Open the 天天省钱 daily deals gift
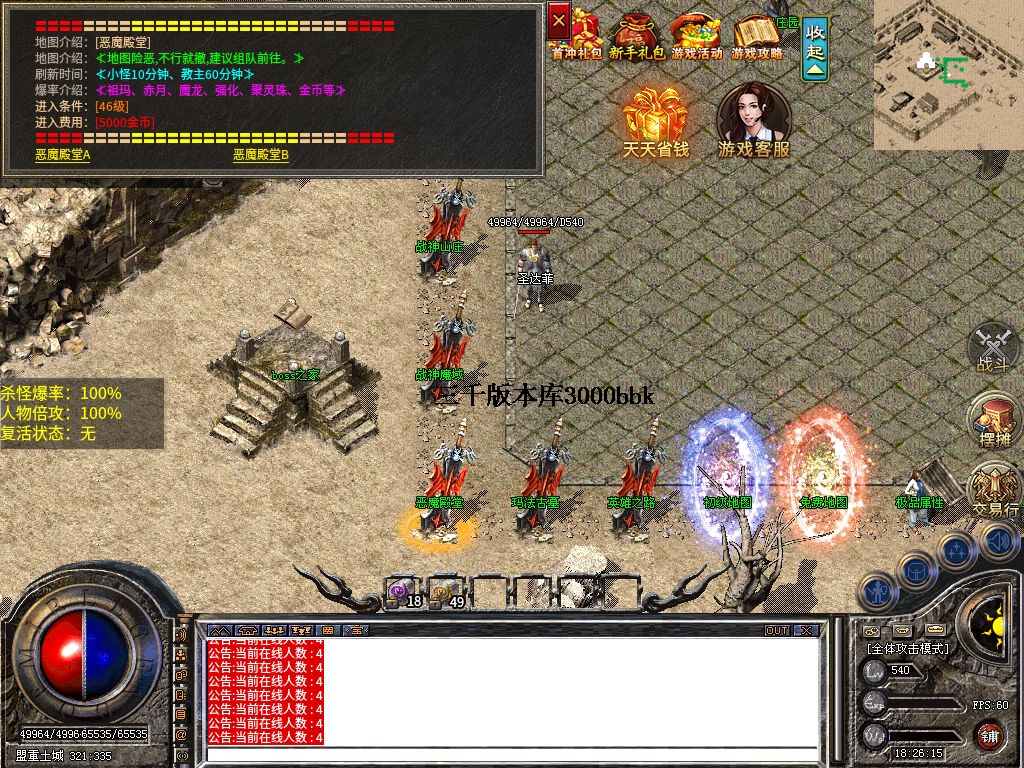Screen dimensions: 1024x768 pos(656,120)
